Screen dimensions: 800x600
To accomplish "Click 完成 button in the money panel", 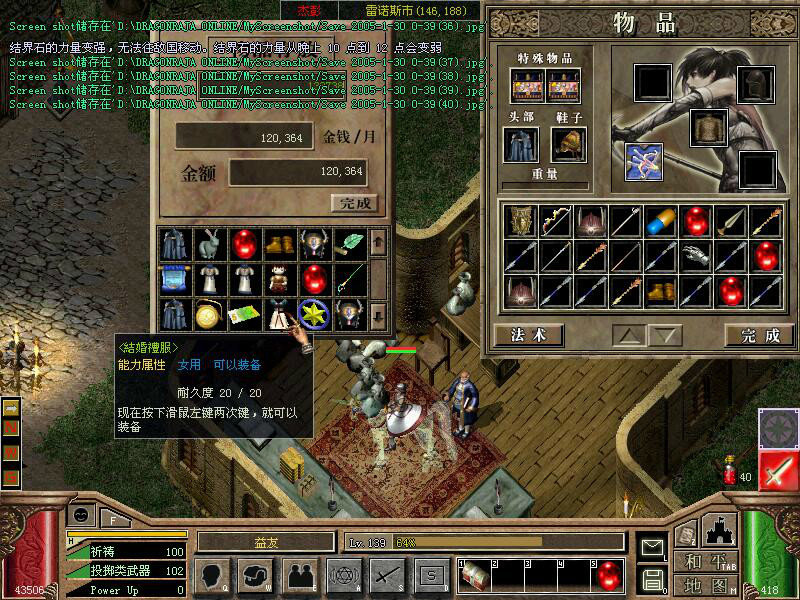I will pyautogui.click(x=354, y=203).
